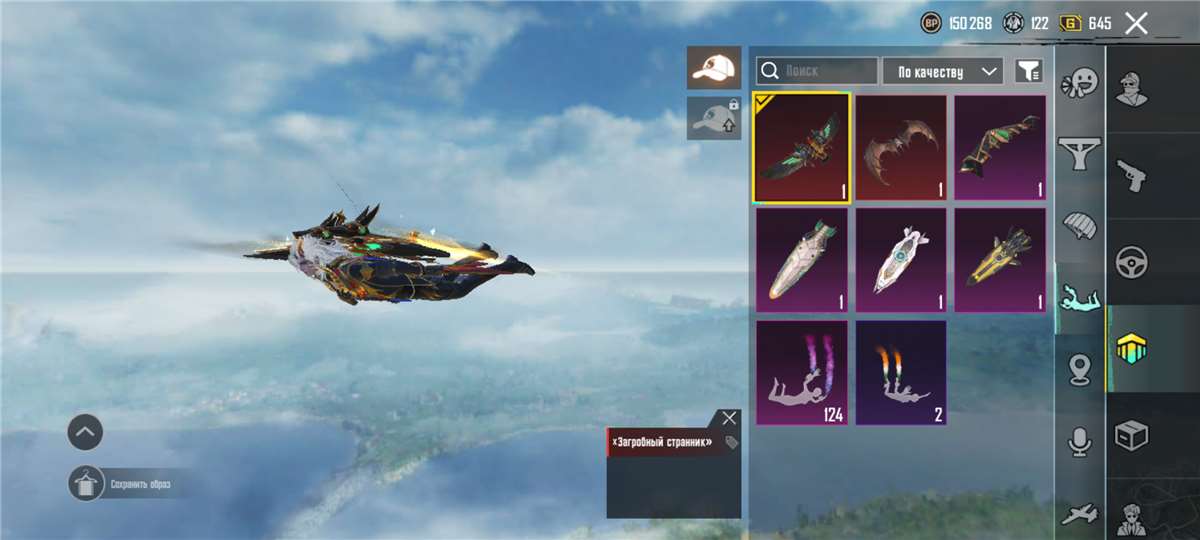This screenshot has width=1200, height=540.
Task: Select the equipped green-winged glider skin
Action: point(802,148)
